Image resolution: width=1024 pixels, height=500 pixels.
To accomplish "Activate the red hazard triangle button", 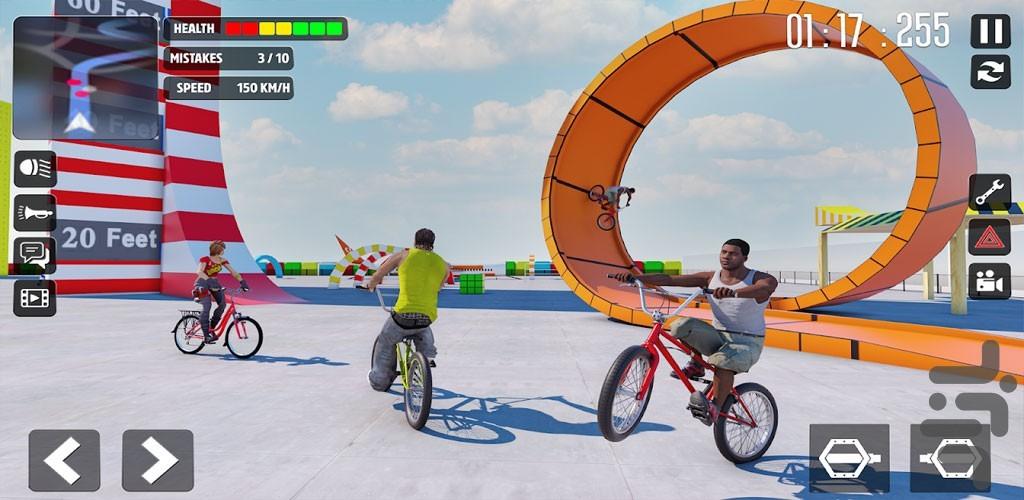I will coord(989,237).
